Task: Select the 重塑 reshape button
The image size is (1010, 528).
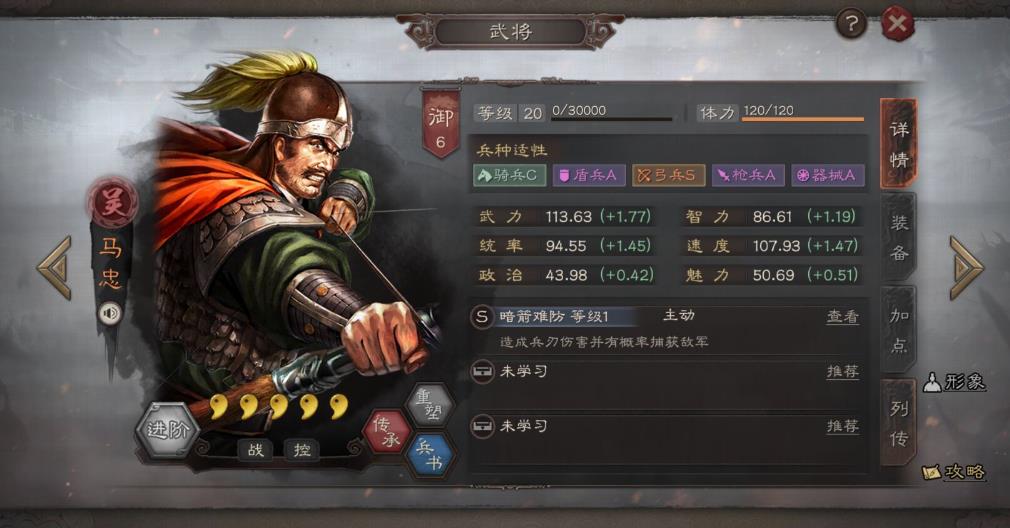Action: pos(430,405)
